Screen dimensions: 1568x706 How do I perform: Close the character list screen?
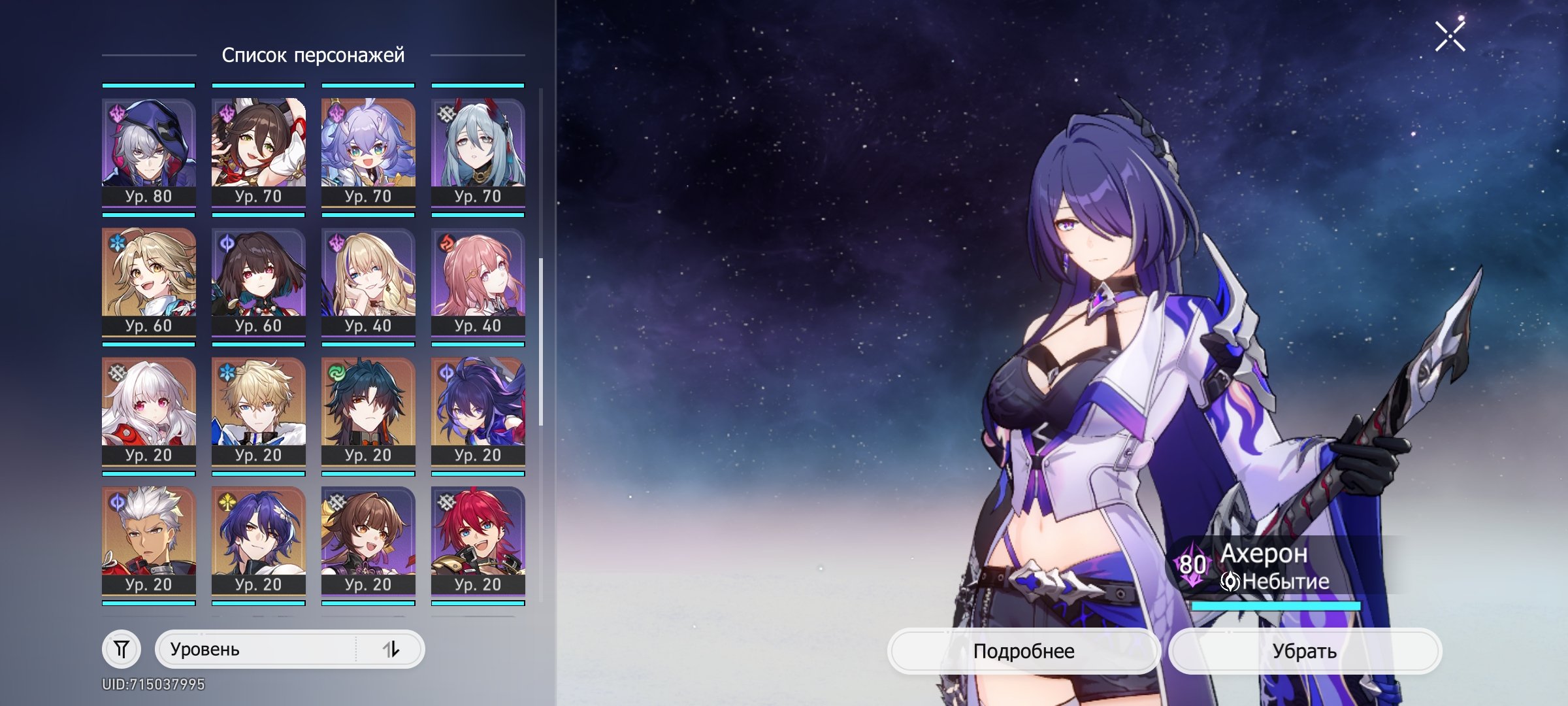[1450, 36]
